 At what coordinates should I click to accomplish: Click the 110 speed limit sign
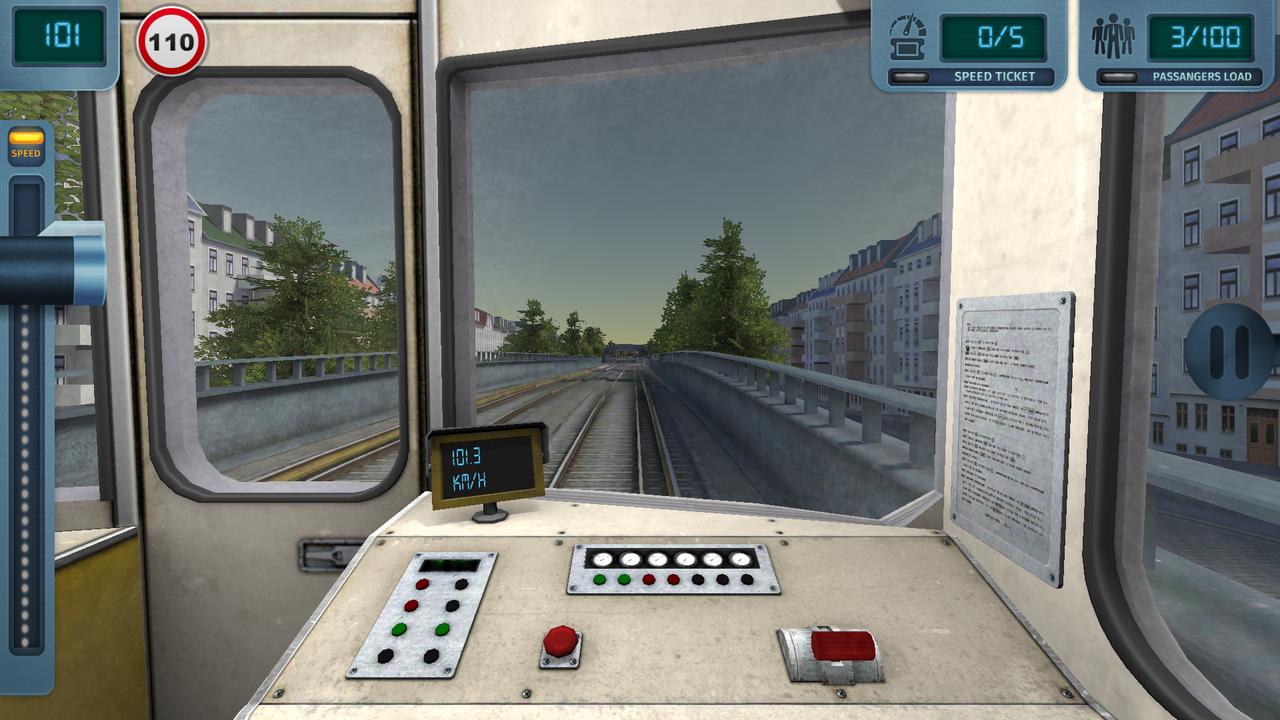click(172, 43)
